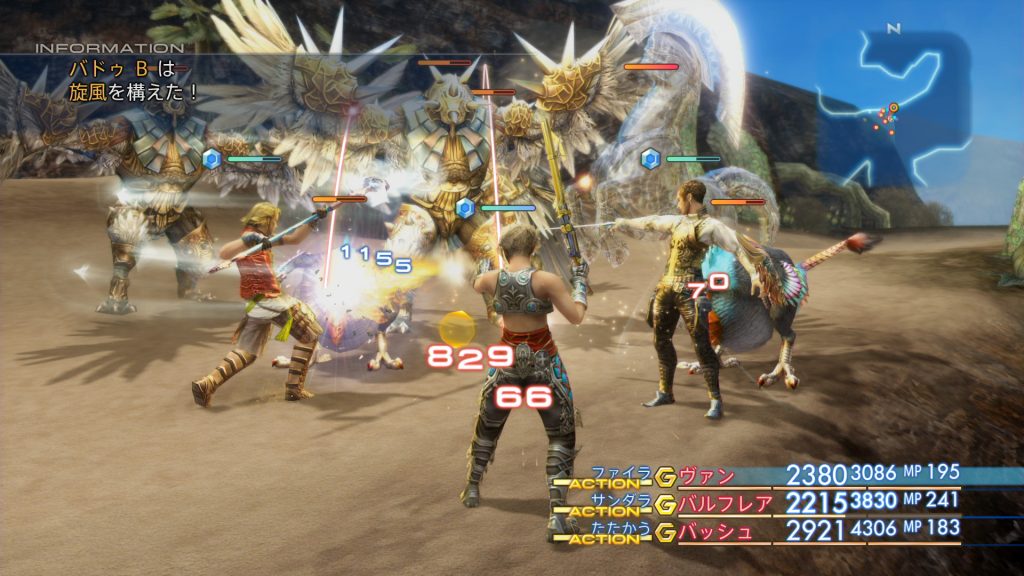Click the gambit G icon beside バッシュ
The height and width of the screenshot is (576, 1024).
click(x=664, y=531)
